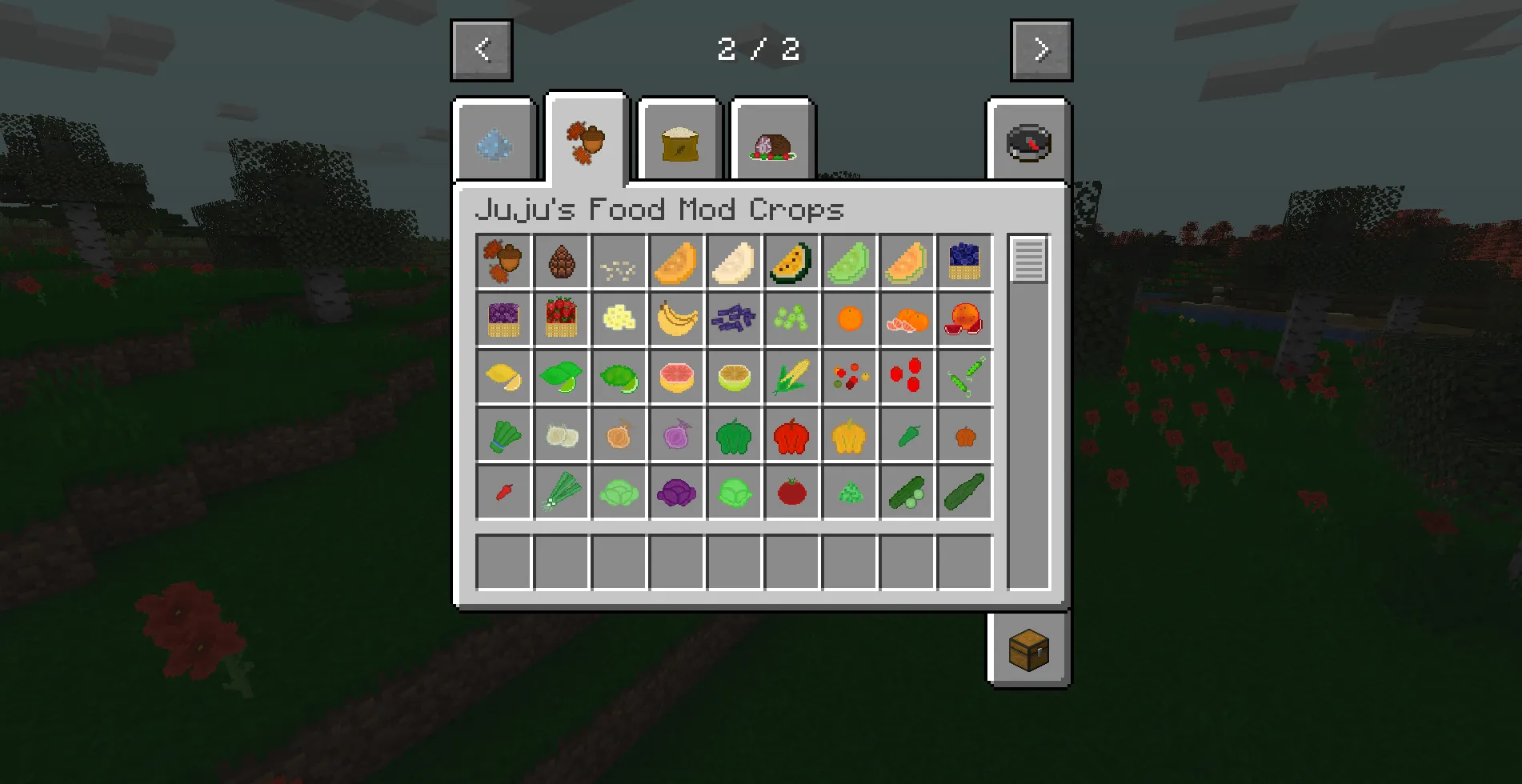Switch to the turkey dinner tab

click(x=771, y=142)
